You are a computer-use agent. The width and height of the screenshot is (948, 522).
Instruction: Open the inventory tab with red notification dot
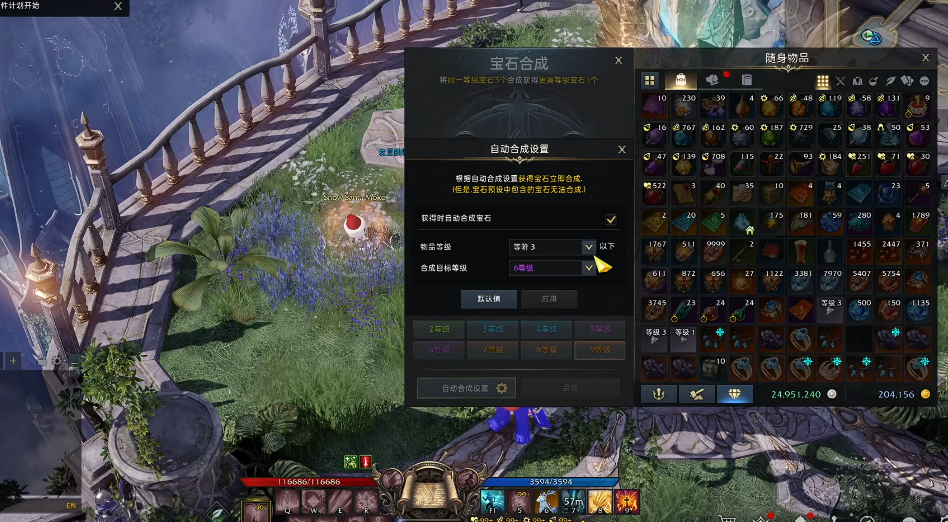pos(714,80)
